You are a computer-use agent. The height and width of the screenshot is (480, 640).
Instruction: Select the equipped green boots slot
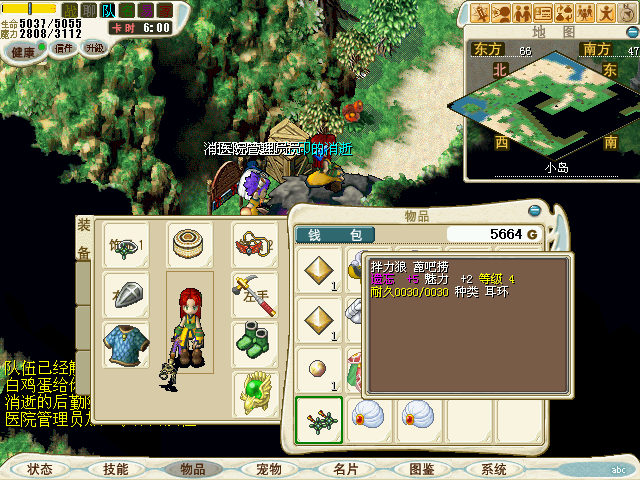pyautogui.click(x=256, y=343)
